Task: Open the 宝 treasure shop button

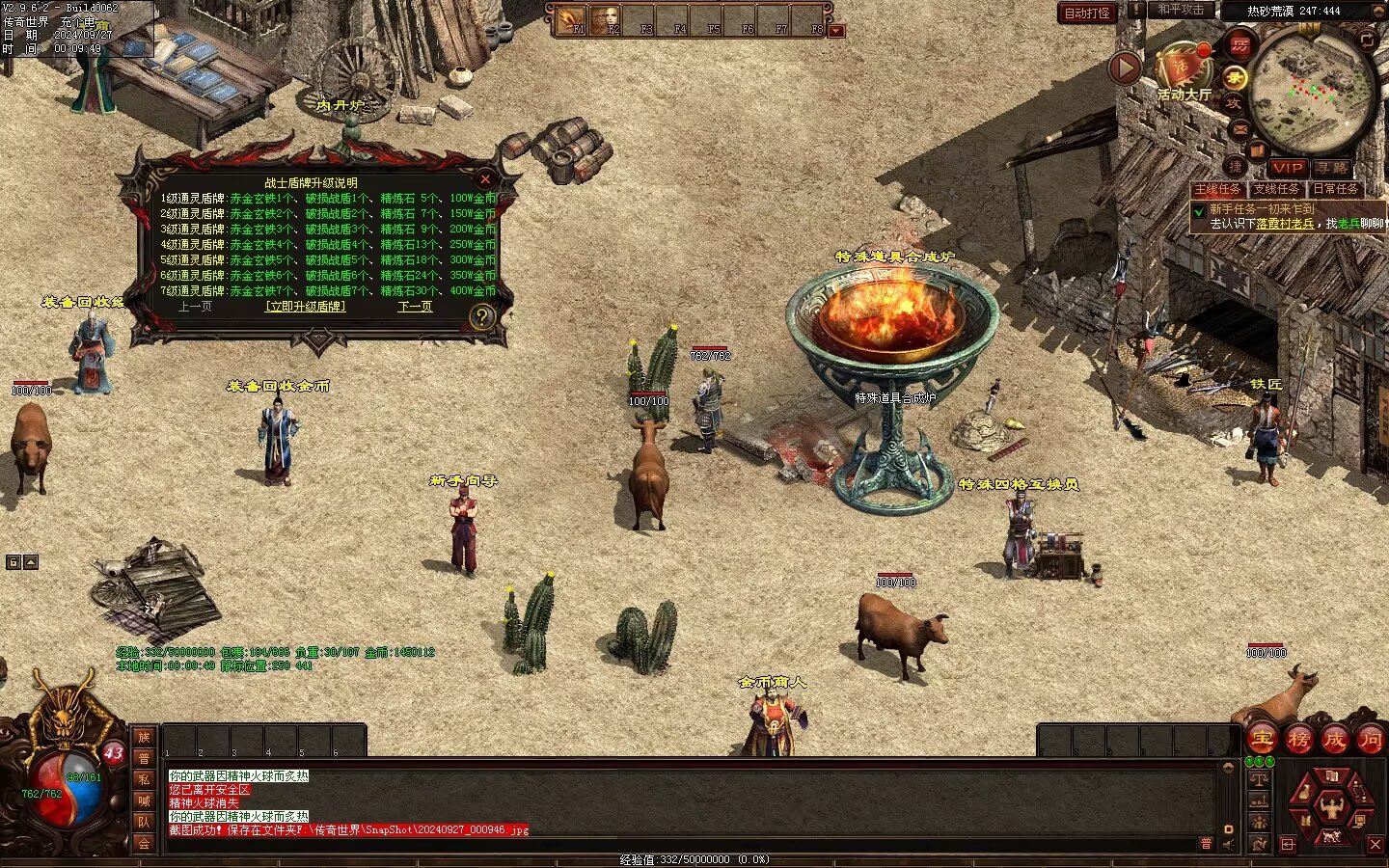Action: [x=1263, y=740]
